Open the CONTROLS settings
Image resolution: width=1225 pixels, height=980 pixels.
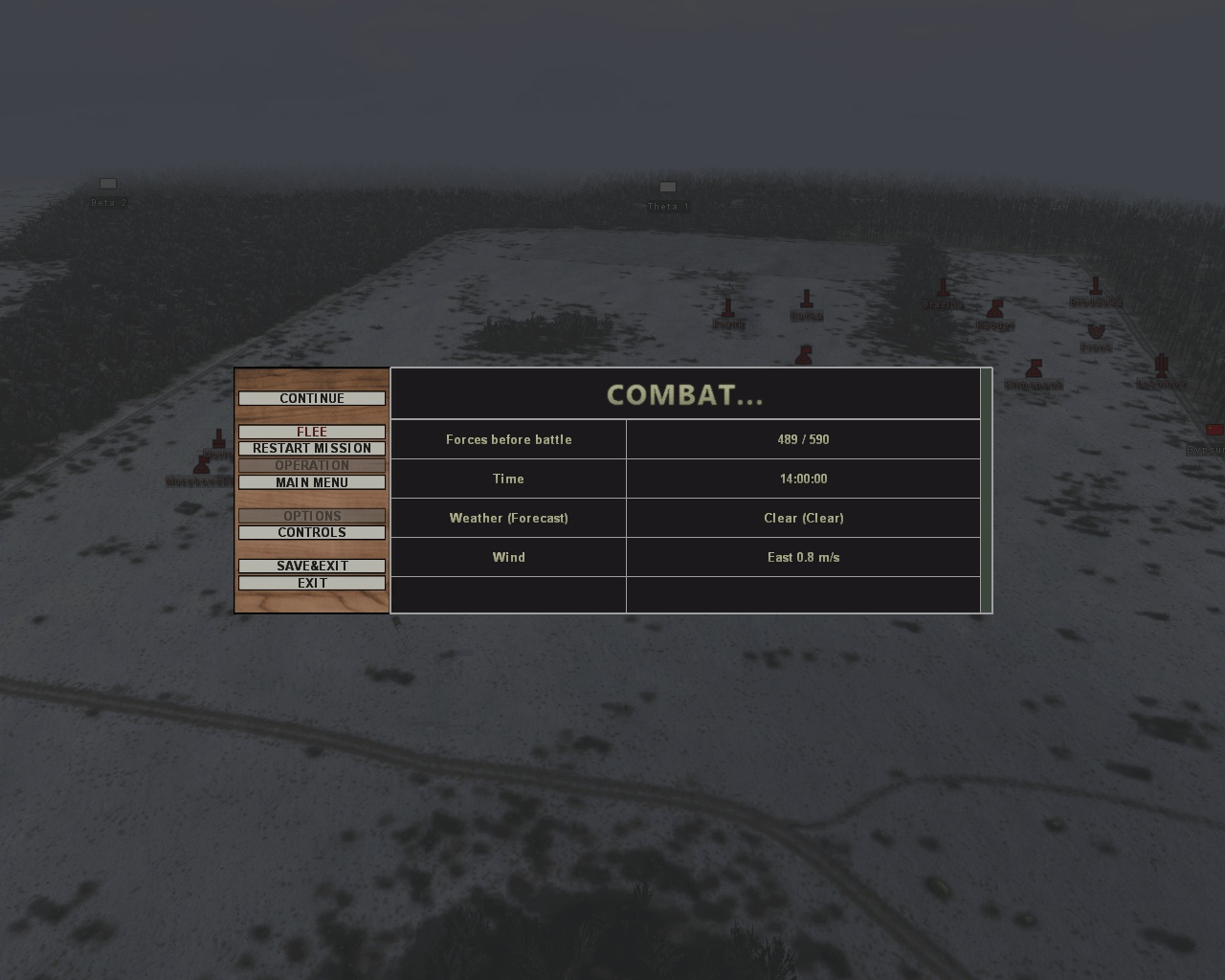click(x=312, y=532)
